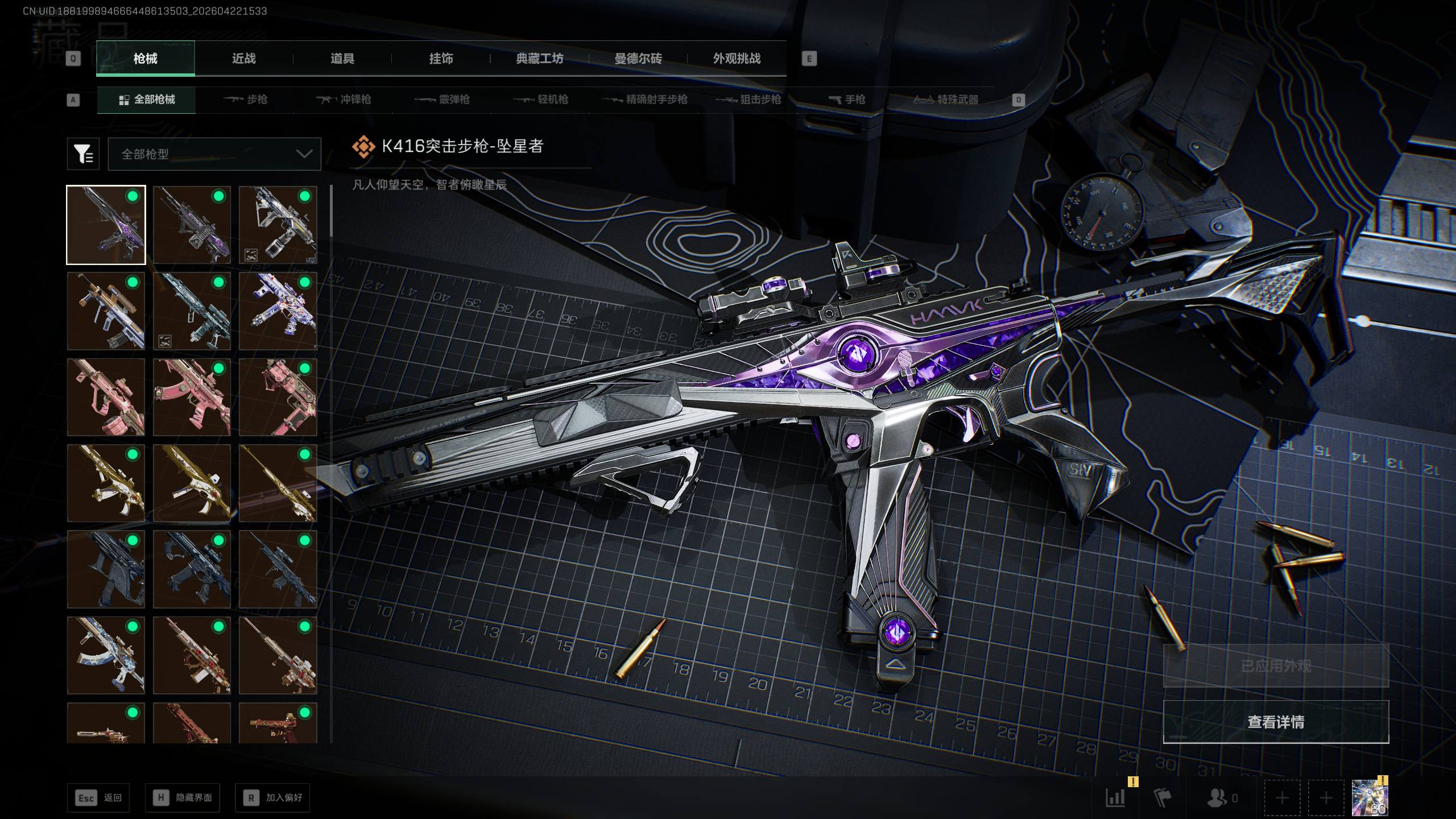Viewport: 1456px width, 819px height.
Task: Open the 全部枪型 weapon type dropdown
Action: click(214, 154)
